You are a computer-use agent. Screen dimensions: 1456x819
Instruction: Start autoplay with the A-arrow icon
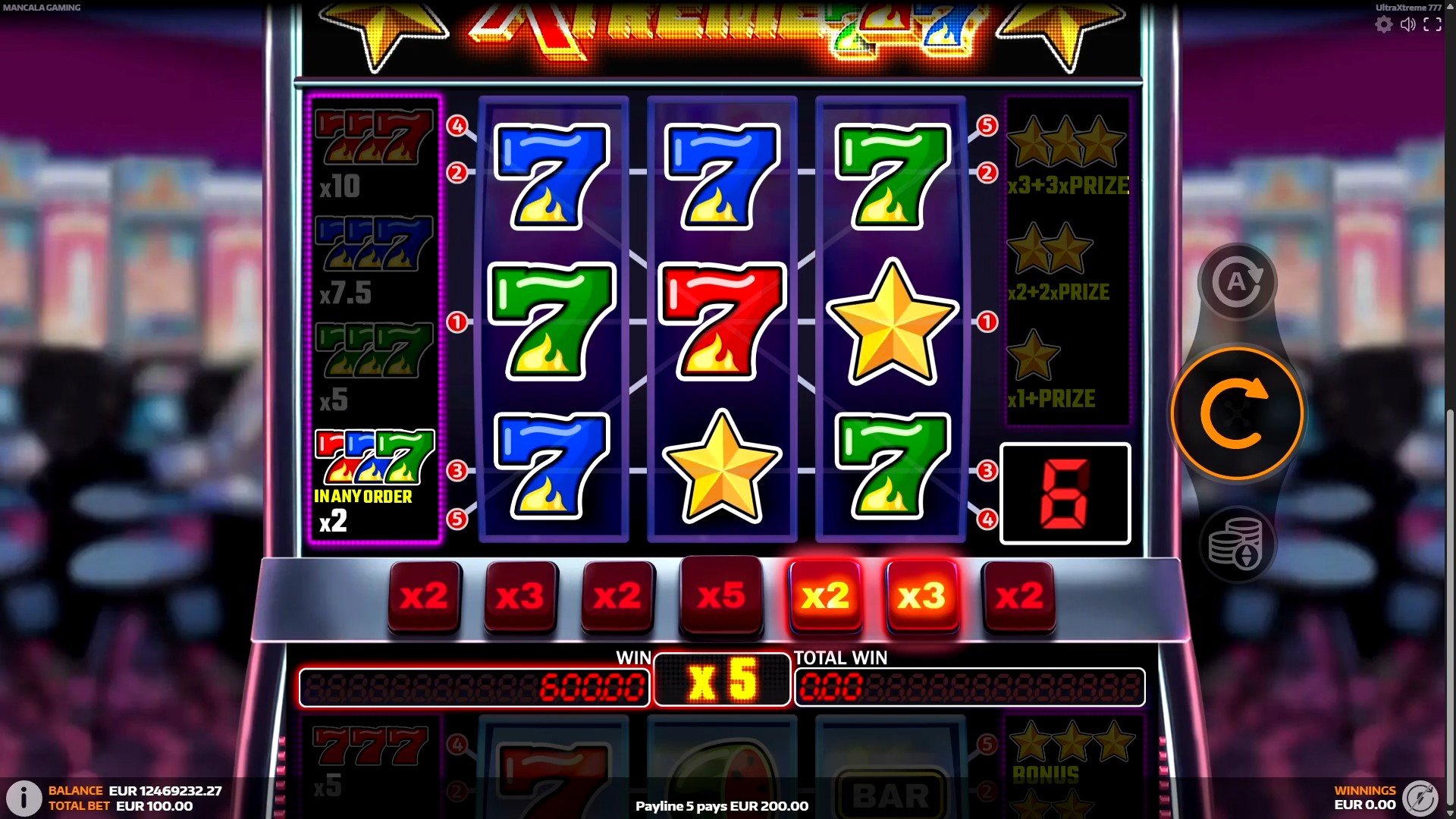pos(1238,281)
